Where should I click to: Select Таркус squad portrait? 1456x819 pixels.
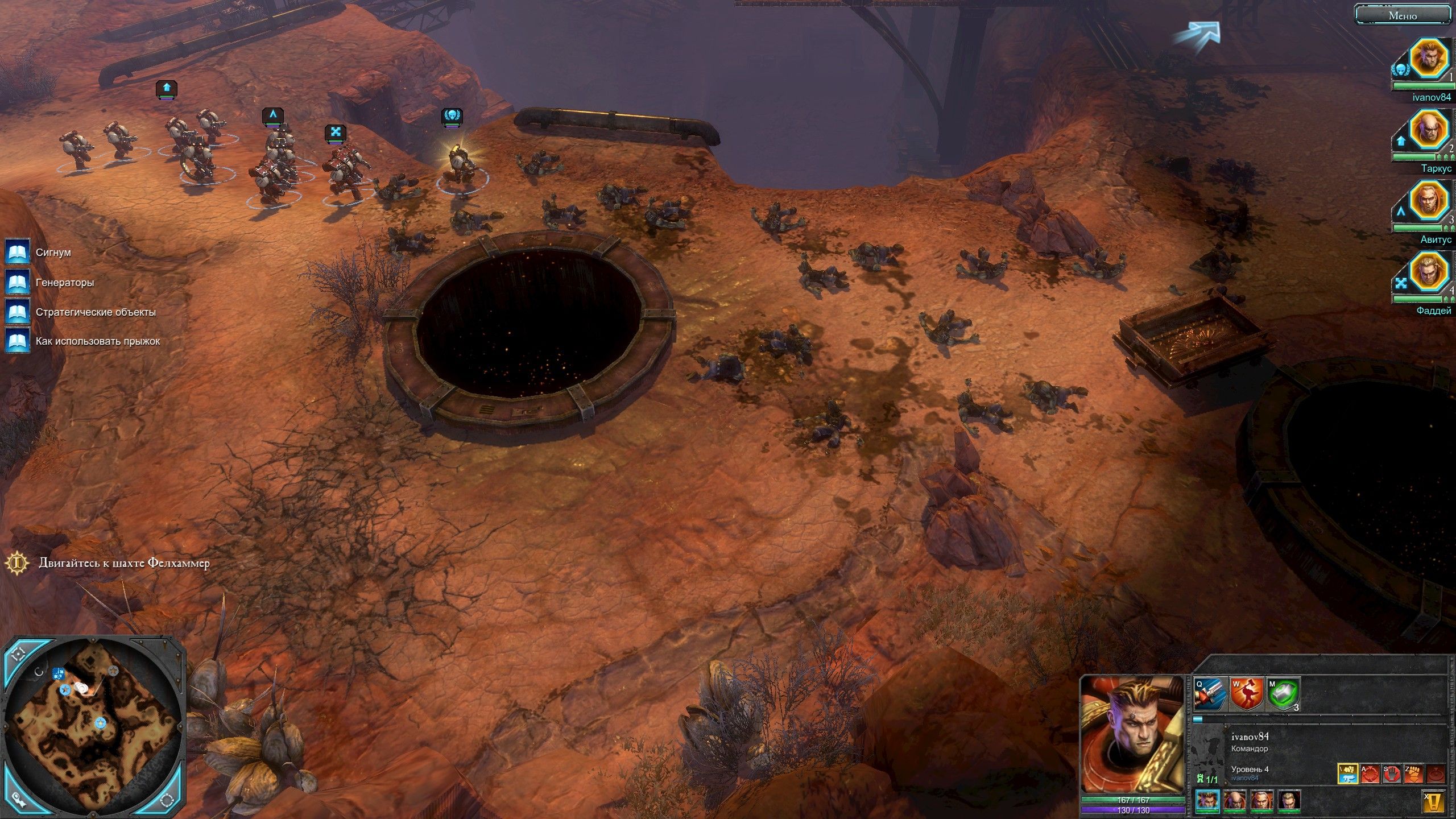click(x=1429, y=129)
